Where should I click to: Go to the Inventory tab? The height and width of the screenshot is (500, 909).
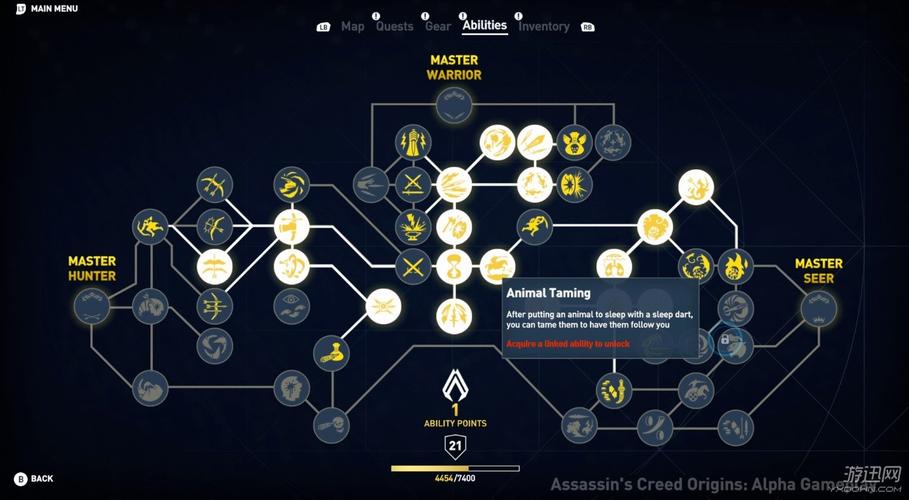coord(544,26)
